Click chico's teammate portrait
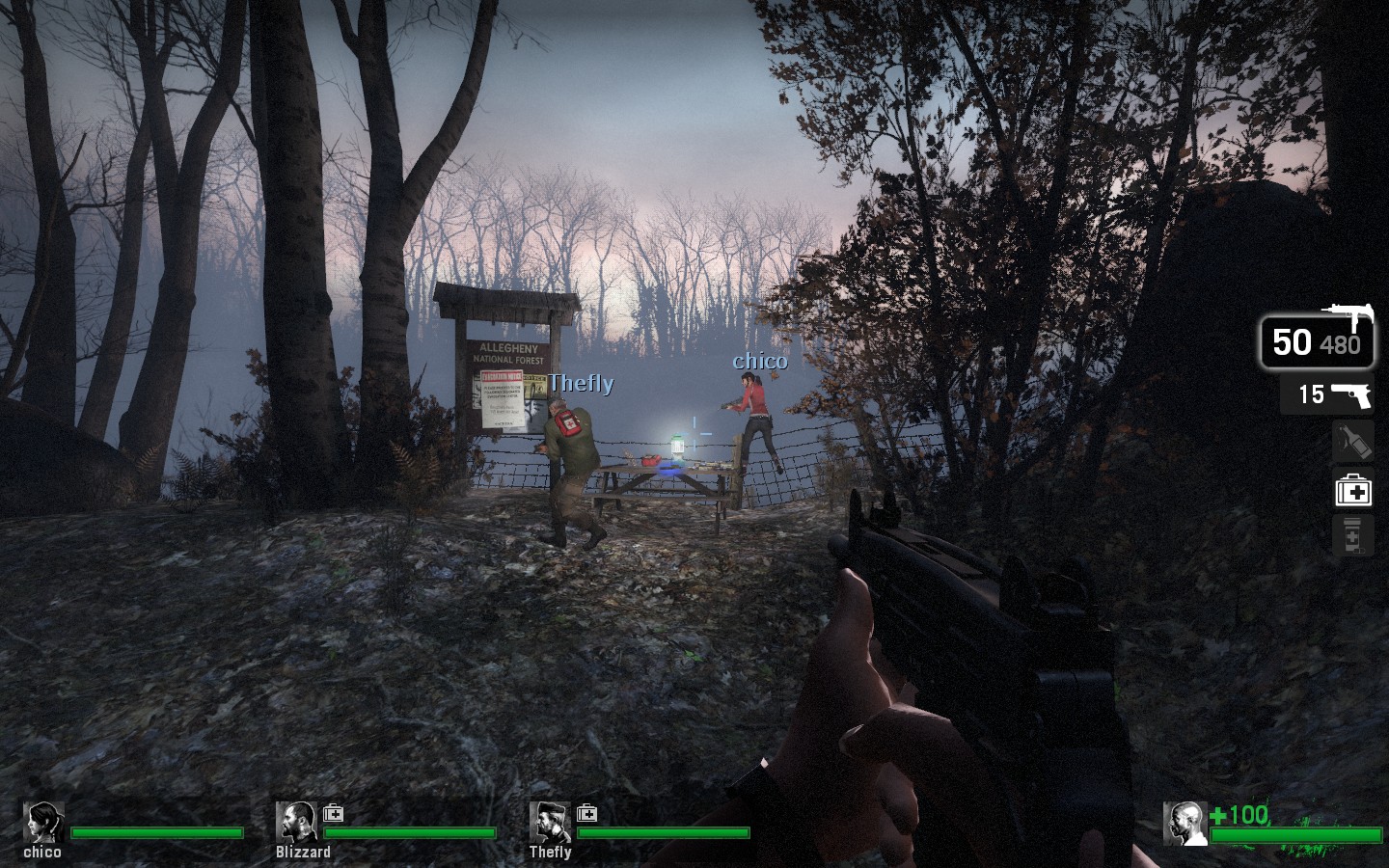The width and height of the screenshot is (1389, 868). point(44,822)
